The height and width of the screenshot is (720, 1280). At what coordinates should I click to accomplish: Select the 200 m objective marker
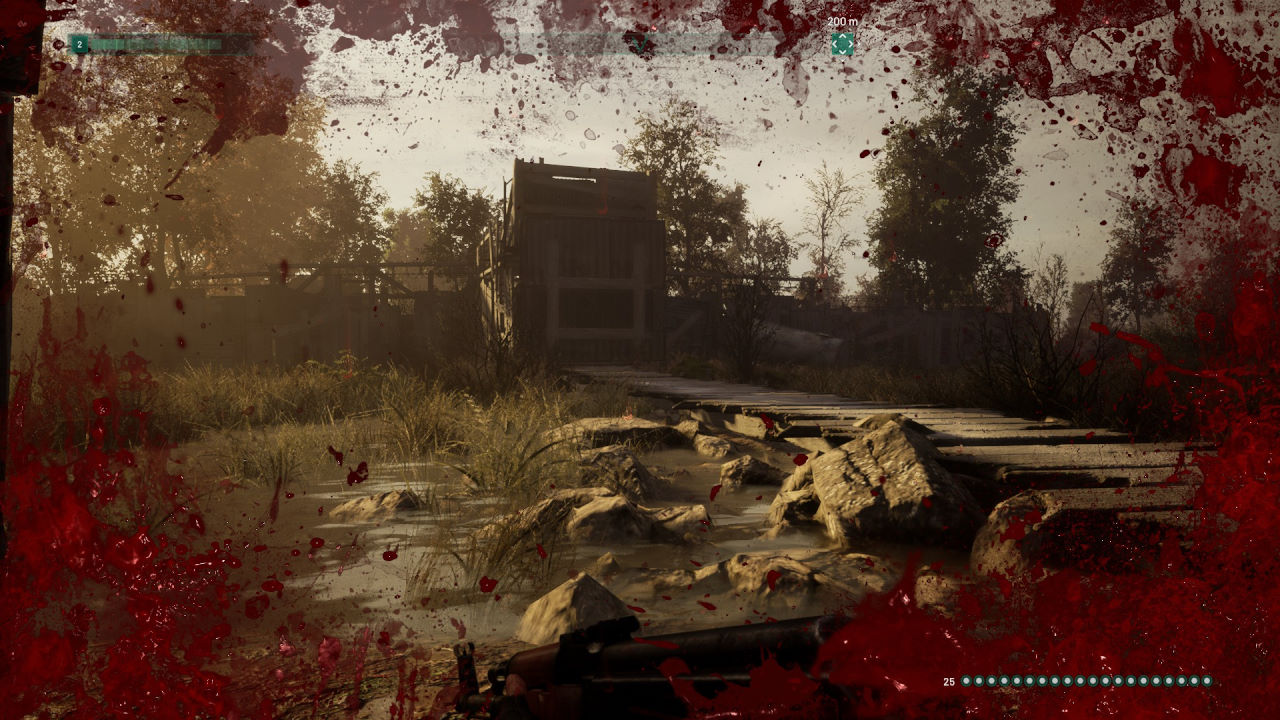pos(842,44)
